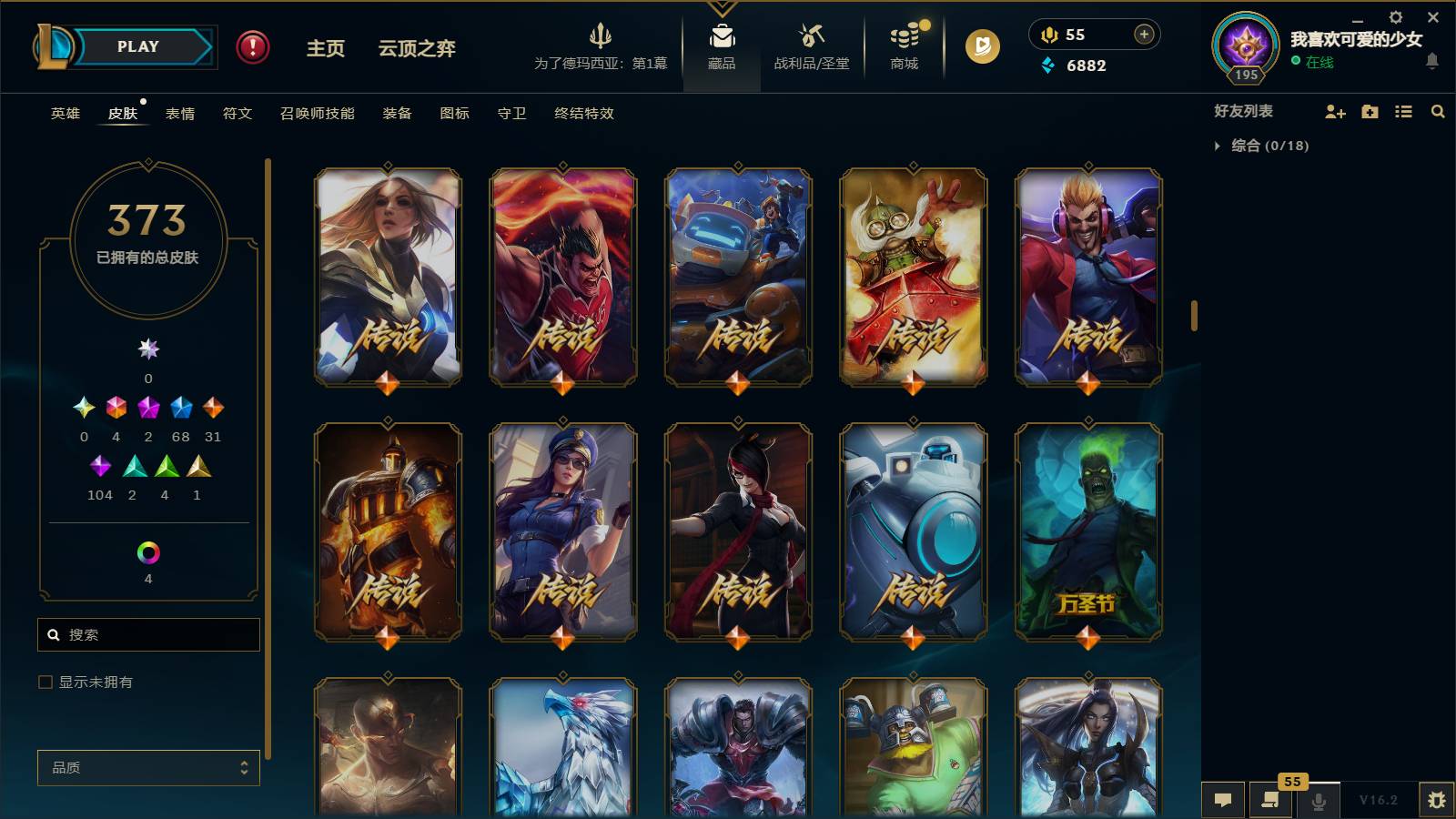Click the 搜索 skin search field
The width and height of the screenshot is (1456, 819).
pos(147,634)
